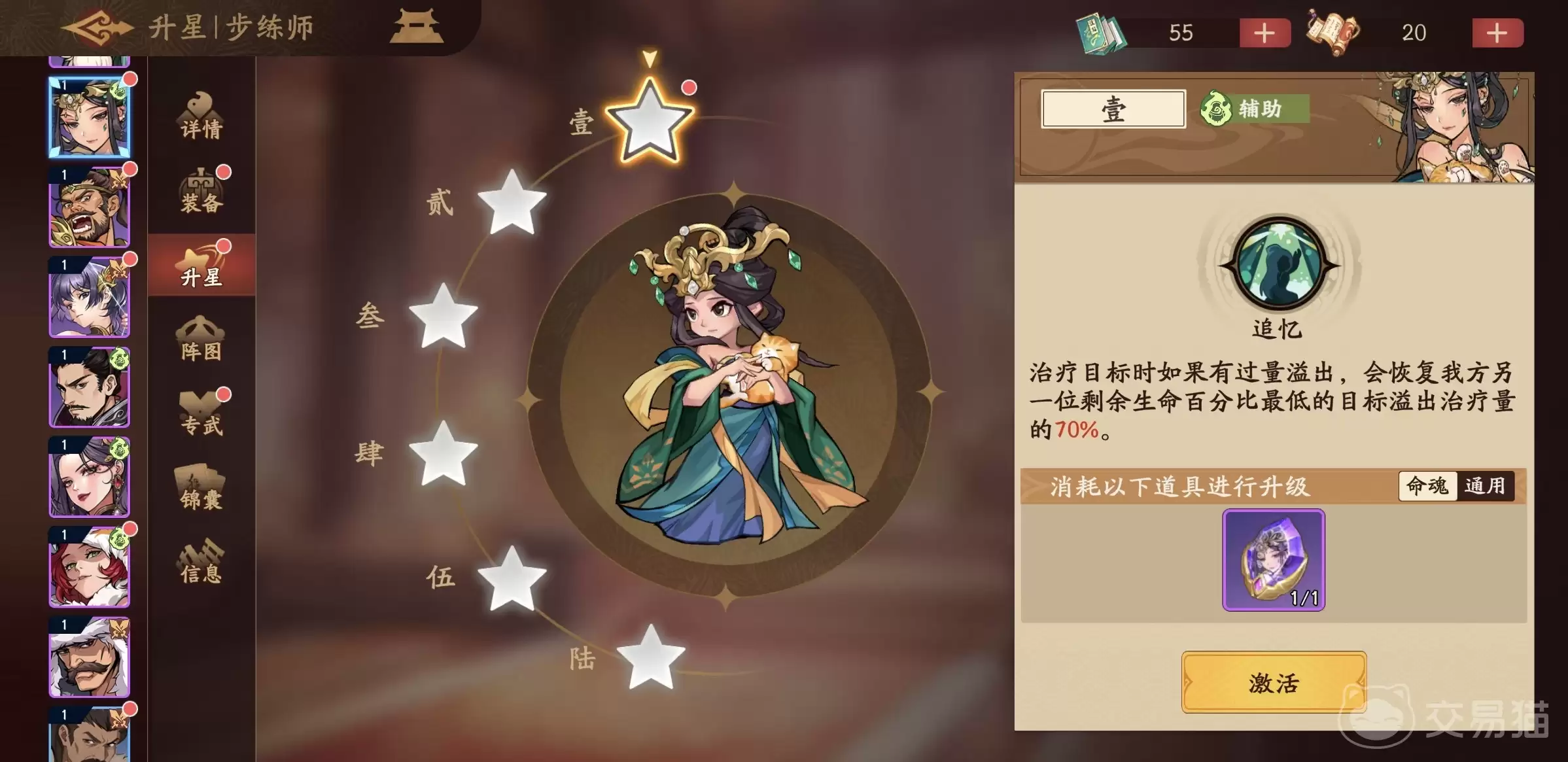
Task: Add more scrolls with the right plus button
Action: point(1498,33)
